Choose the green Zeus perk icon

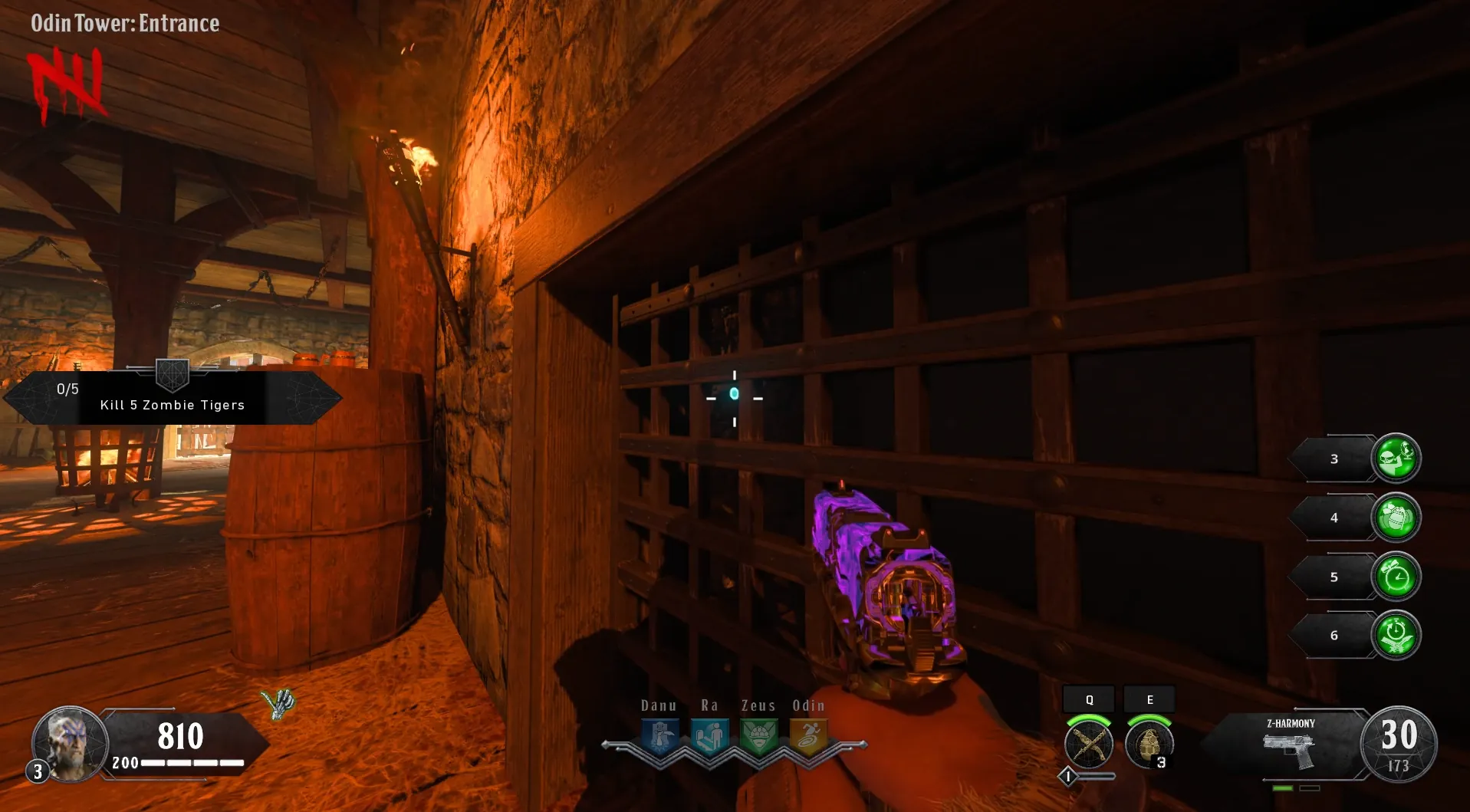click(759, 737)
